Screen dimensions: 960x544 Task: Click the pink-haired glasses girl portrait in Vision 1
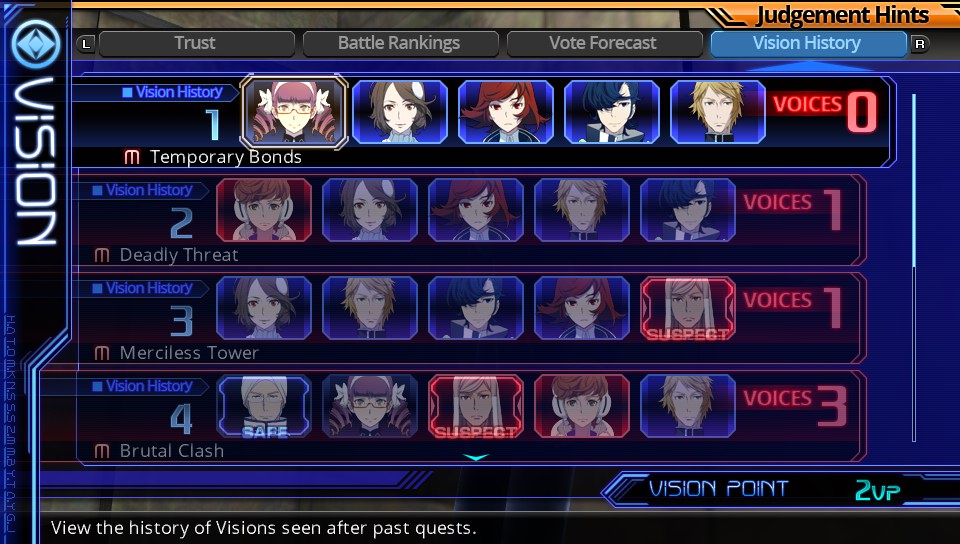[294, 111]
